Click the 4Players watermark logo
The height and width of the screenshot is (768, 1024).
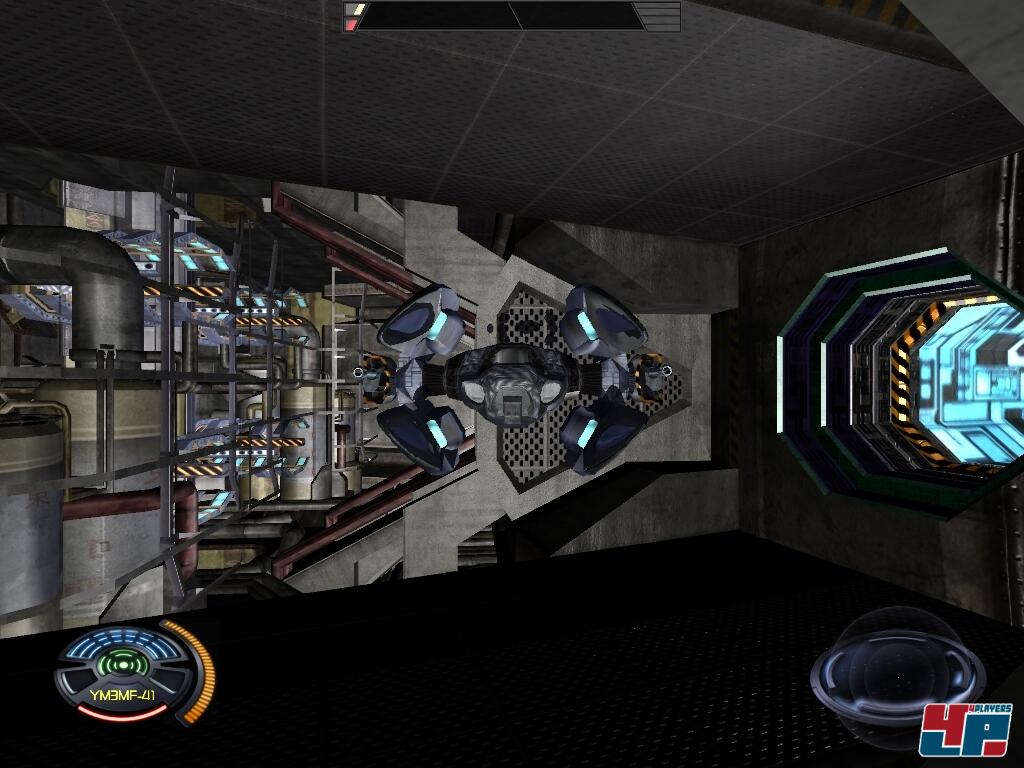[964, 728]
